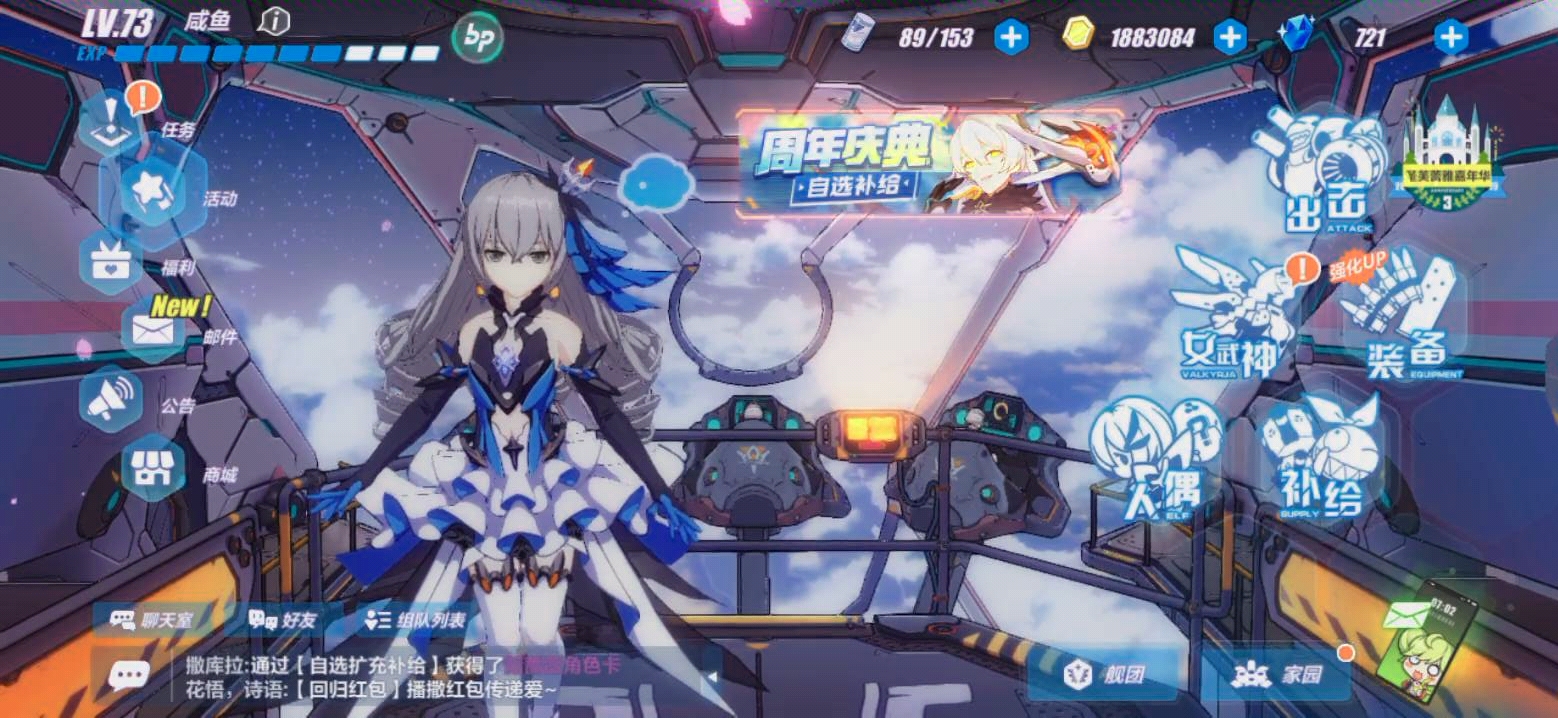View the 公告 announcements
1558x718 pixels.
point(110,399)
